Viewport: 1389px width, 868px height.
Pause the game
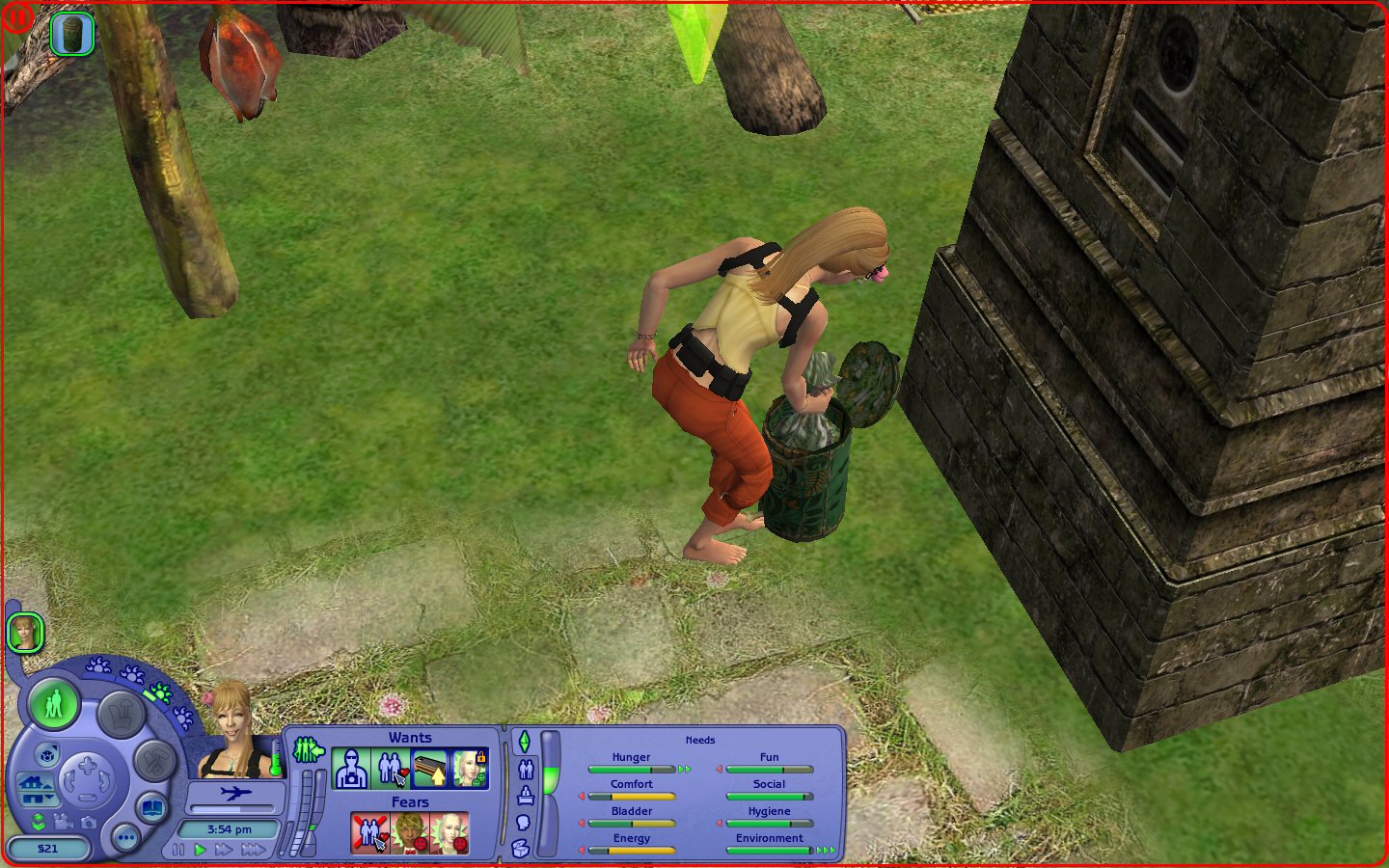[178, 850]
